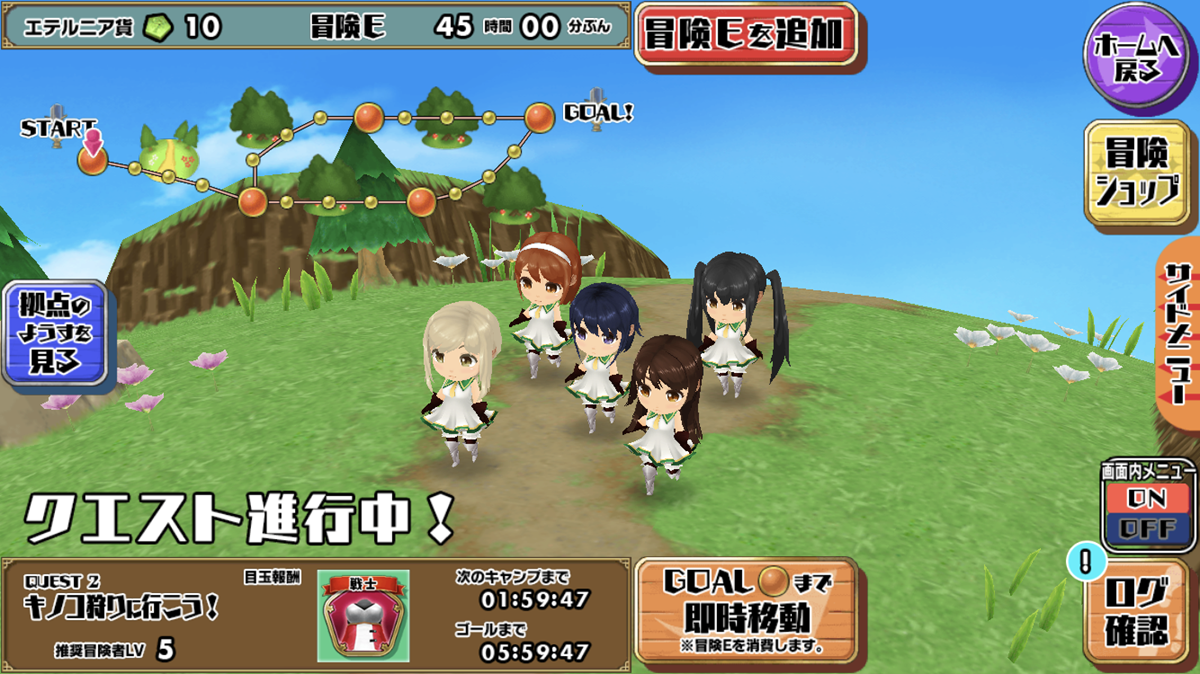
Task: View the base with 拠点のようすを見る
Action: (x=55, y=334)
